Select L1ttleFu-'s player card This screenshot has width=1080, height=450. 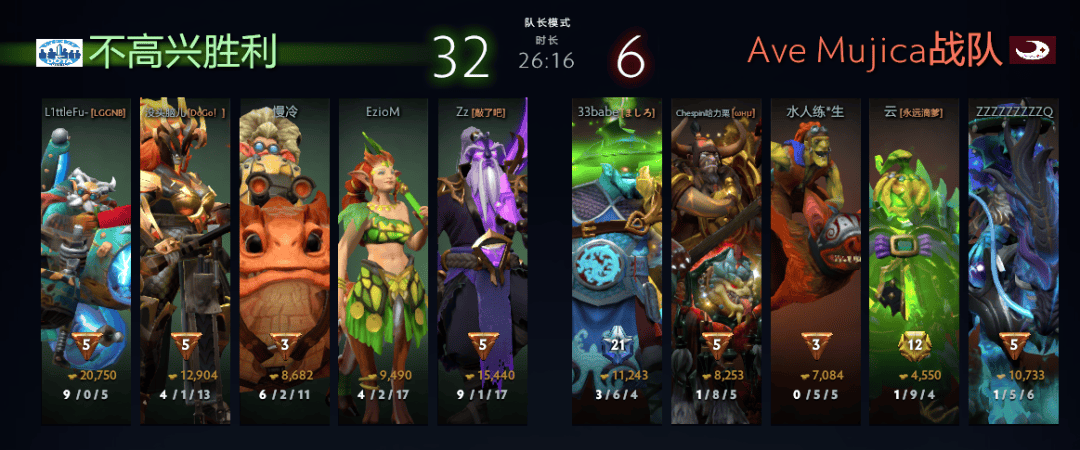pos(86,250)
